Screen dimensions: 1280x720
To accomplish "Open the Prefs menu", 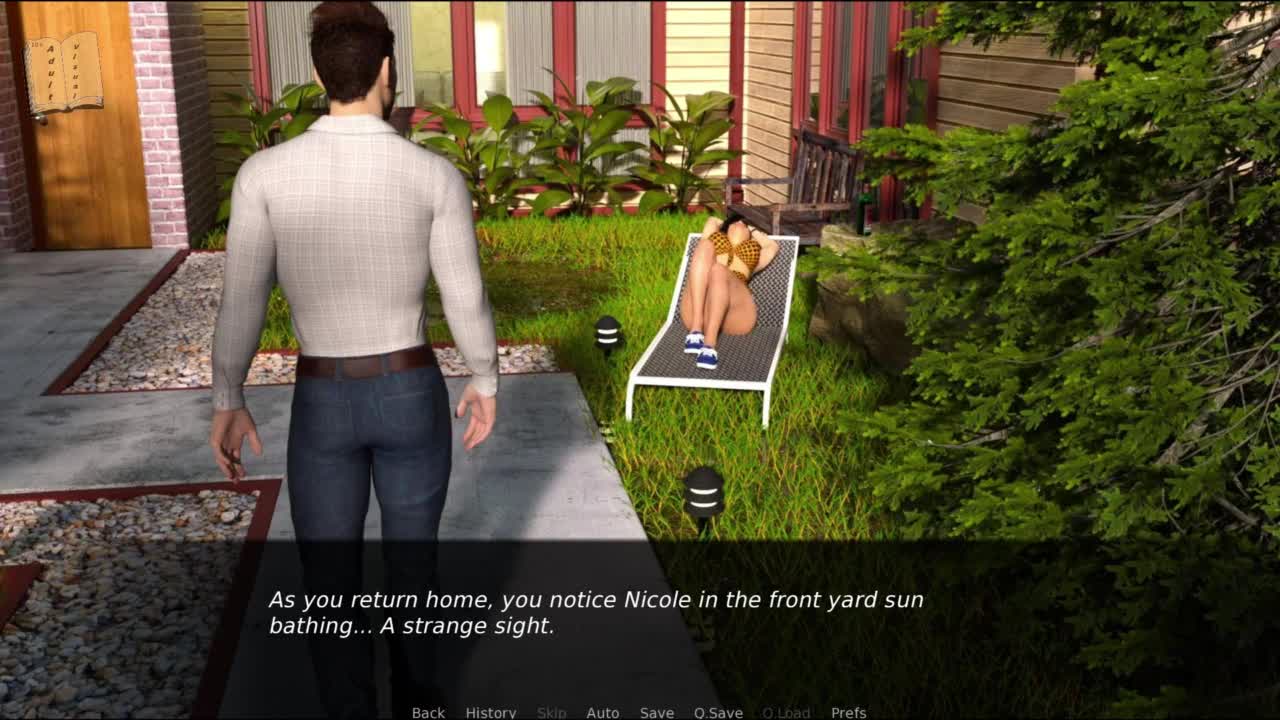I will click(848, 712).
